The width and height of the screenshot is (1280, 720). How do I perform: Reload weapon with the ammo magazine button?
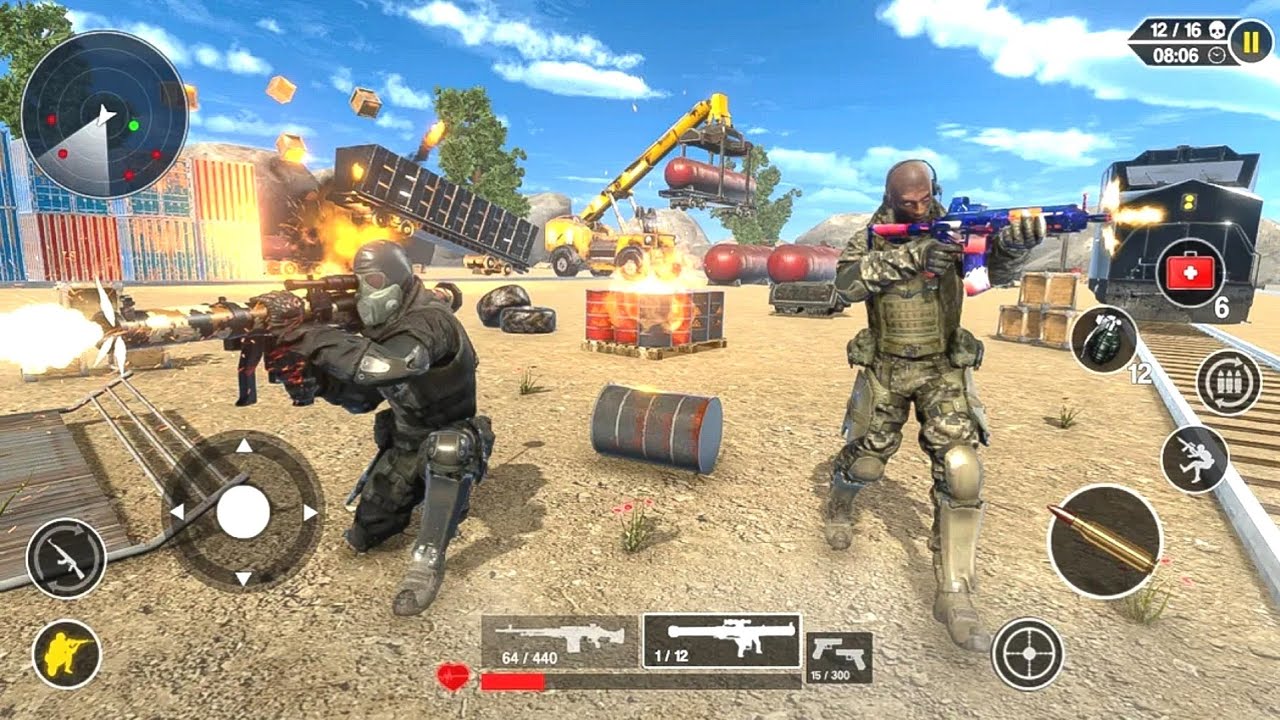click(x=1228, y=383)
